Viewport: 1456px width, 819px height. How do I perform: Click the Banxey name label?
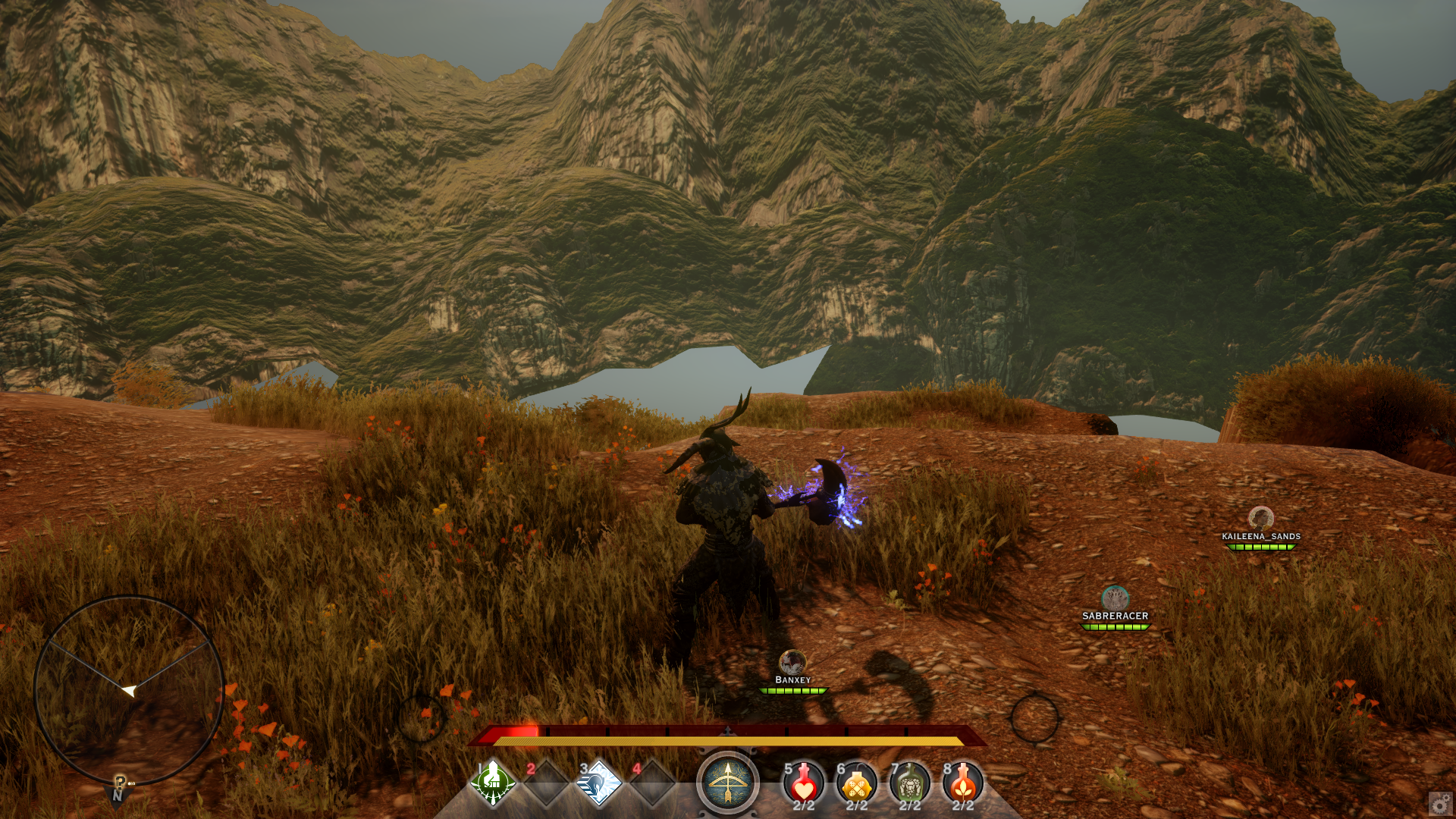[791, 680]
